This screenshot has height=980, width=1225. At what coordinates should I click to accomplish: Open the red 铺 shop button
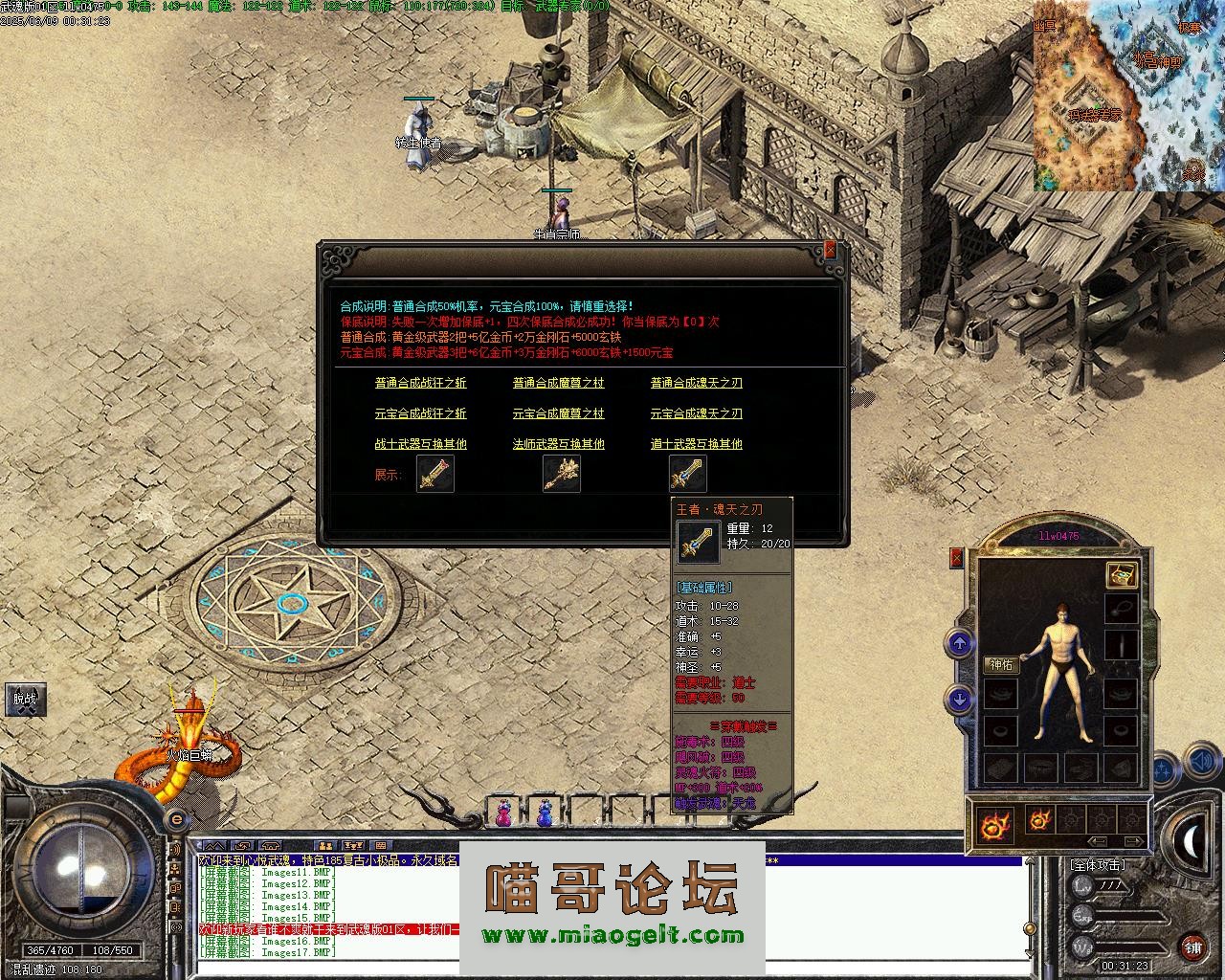tap(1192, 947)
